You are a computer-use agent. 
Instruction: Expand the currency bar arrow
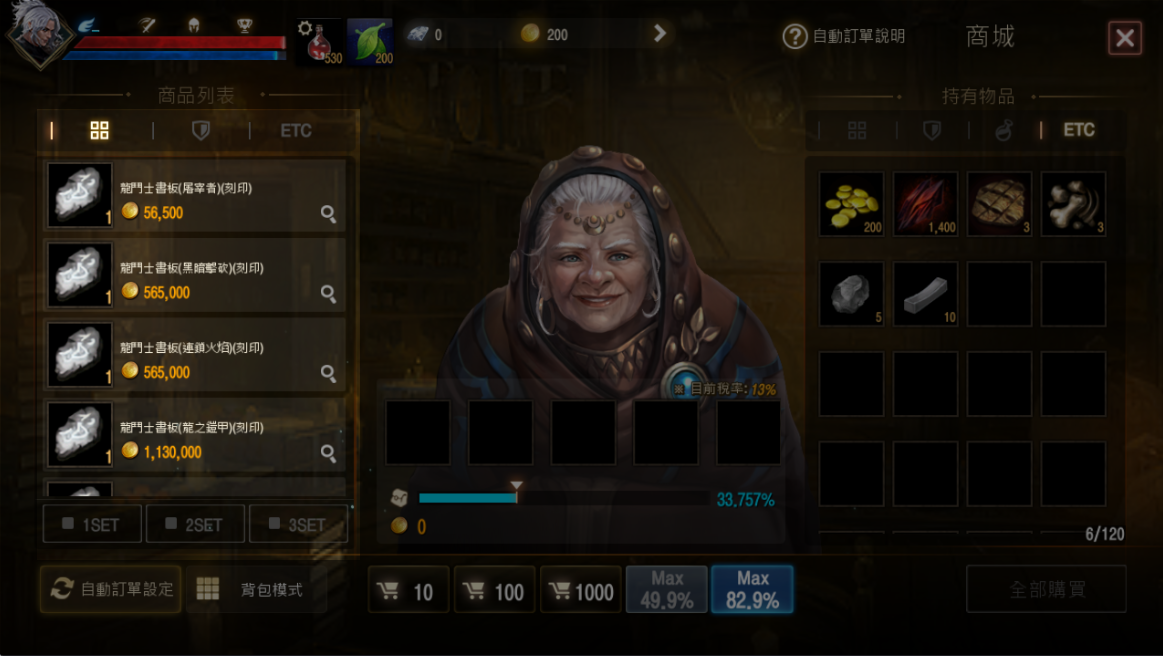(x=660, y=34)
